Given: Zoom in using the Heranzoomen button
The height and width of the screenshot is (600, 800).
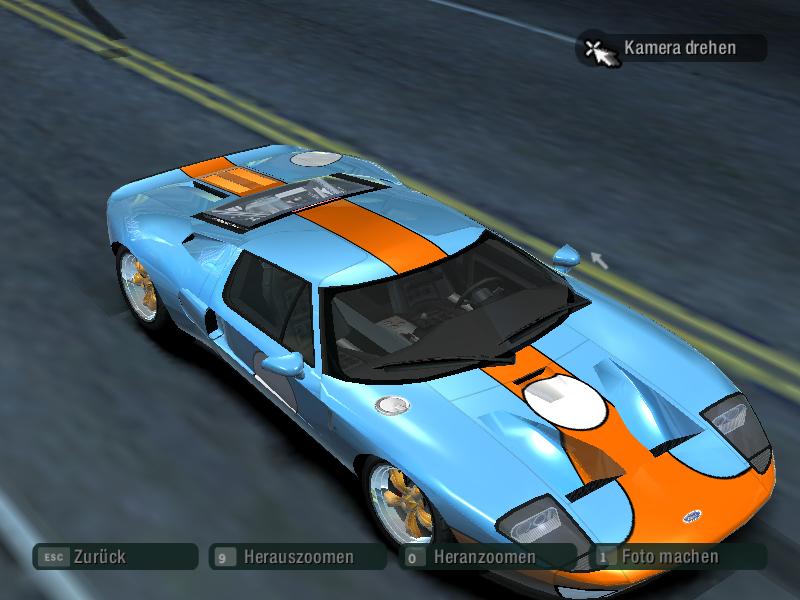Looking at the screenshot, I should (486, 557).
